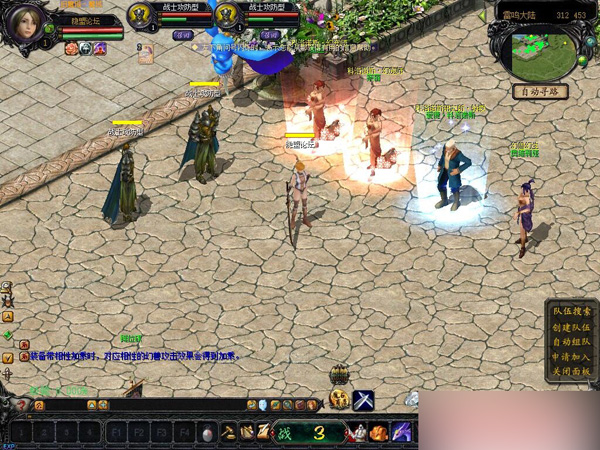Click the 战 combat mode indicator

[x=283, y=433]
